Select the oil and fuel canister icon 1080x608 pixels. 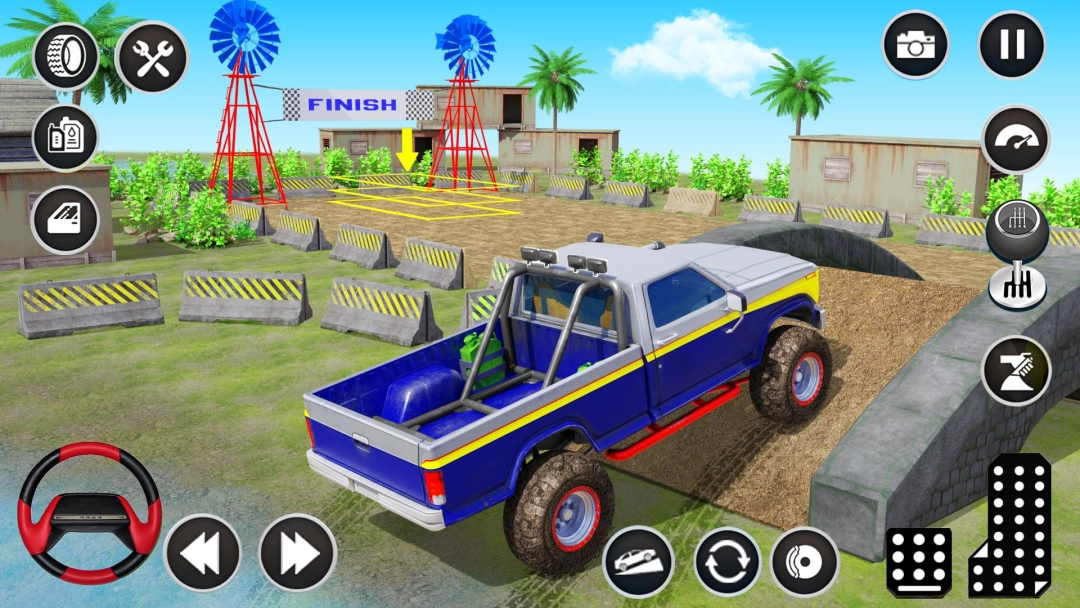66,138
